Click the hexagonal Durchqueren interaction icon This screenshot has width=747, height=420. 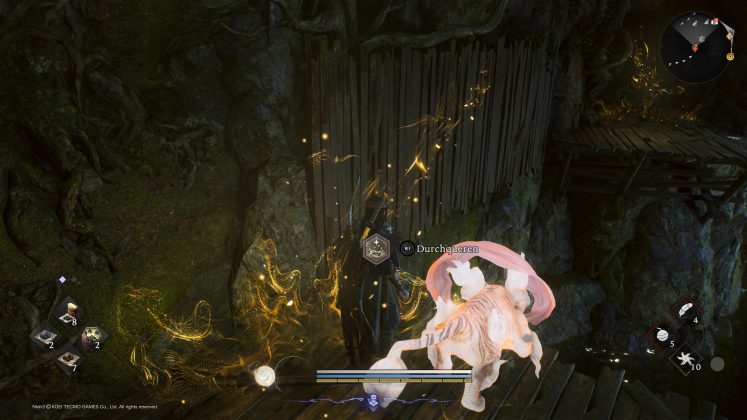[378, 250]
